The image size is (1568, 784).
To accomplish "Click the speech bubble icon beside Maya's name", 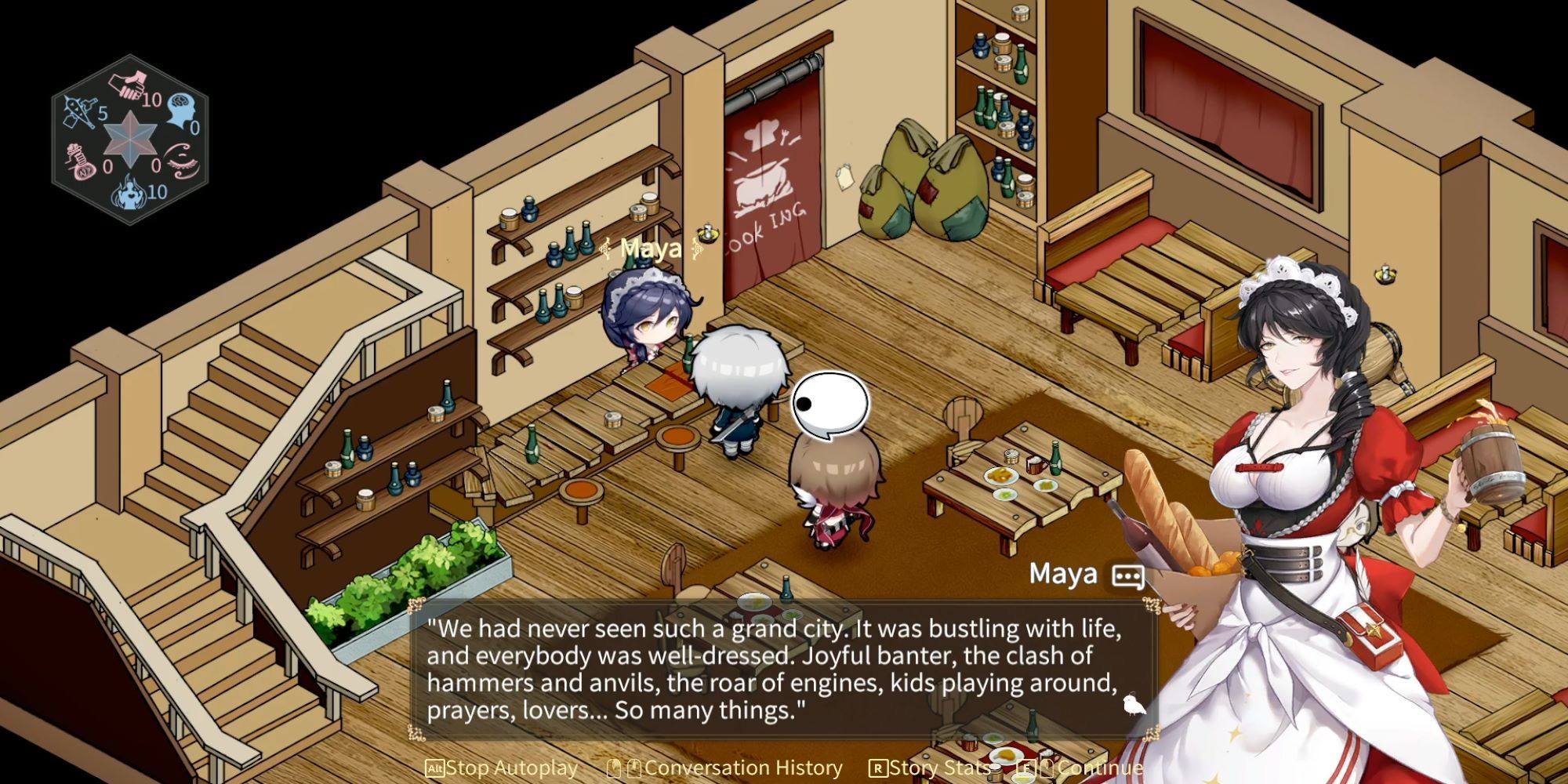I will [1128, 576].
